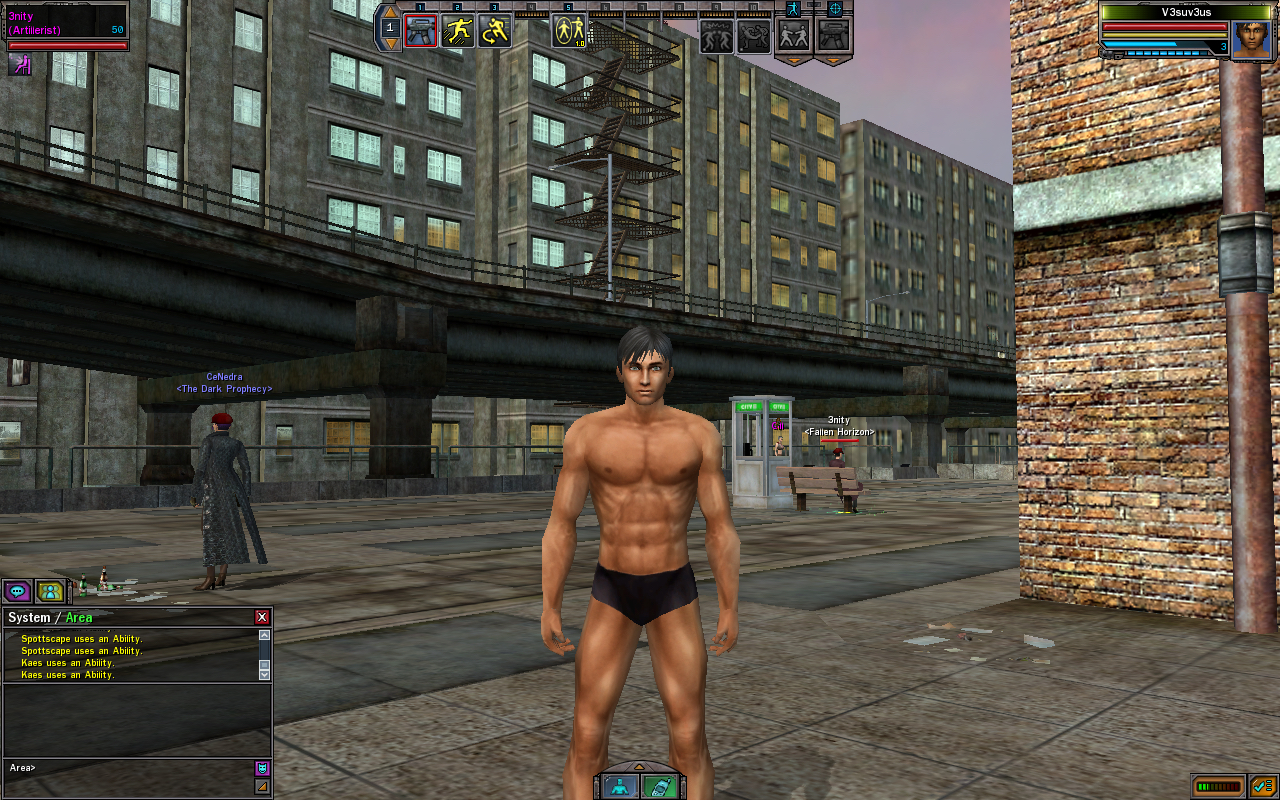Select the rifle ability in hotbar slot 1
Viewport: 1280px width, 800px height.
(x=420, y=31)
